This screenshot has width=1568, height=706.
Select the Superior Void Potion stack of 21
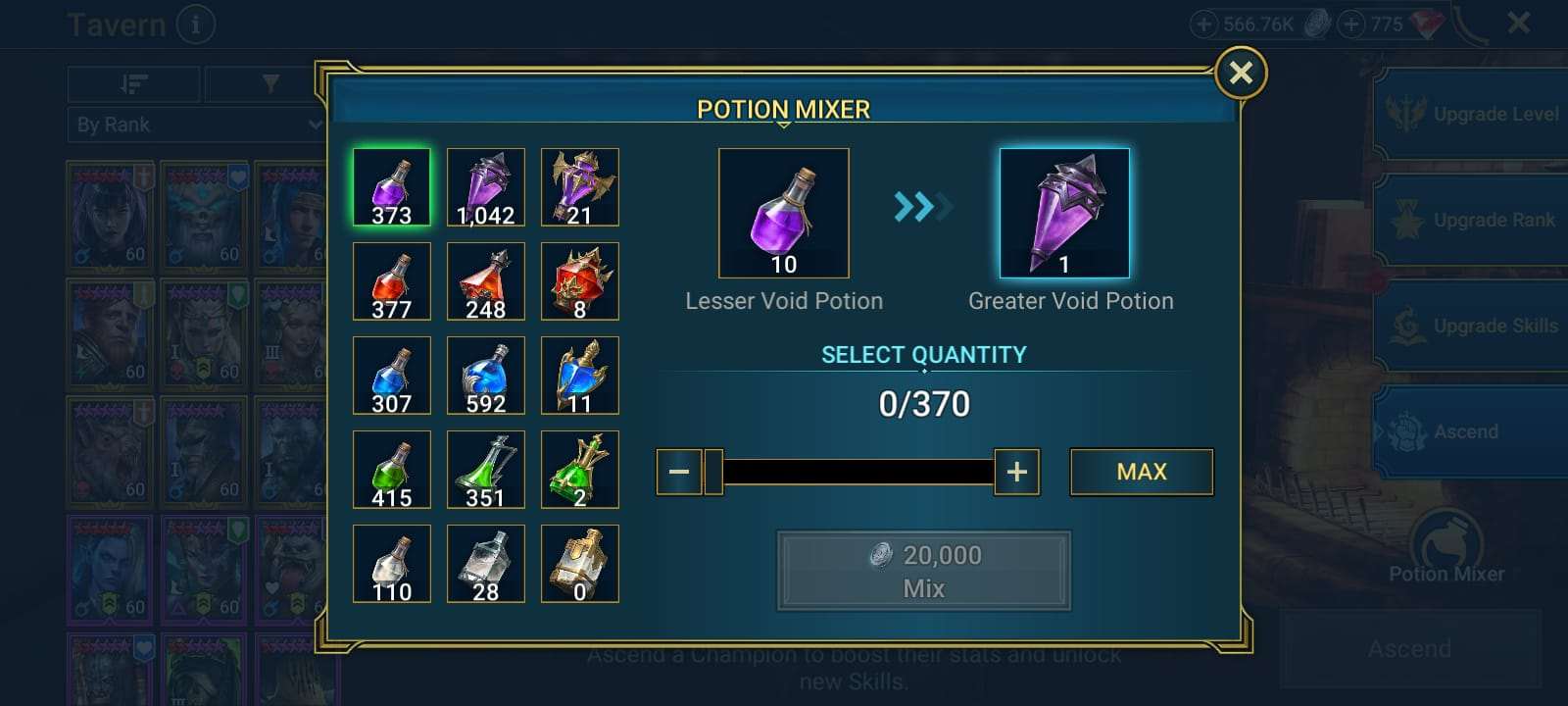pos(580,187)
